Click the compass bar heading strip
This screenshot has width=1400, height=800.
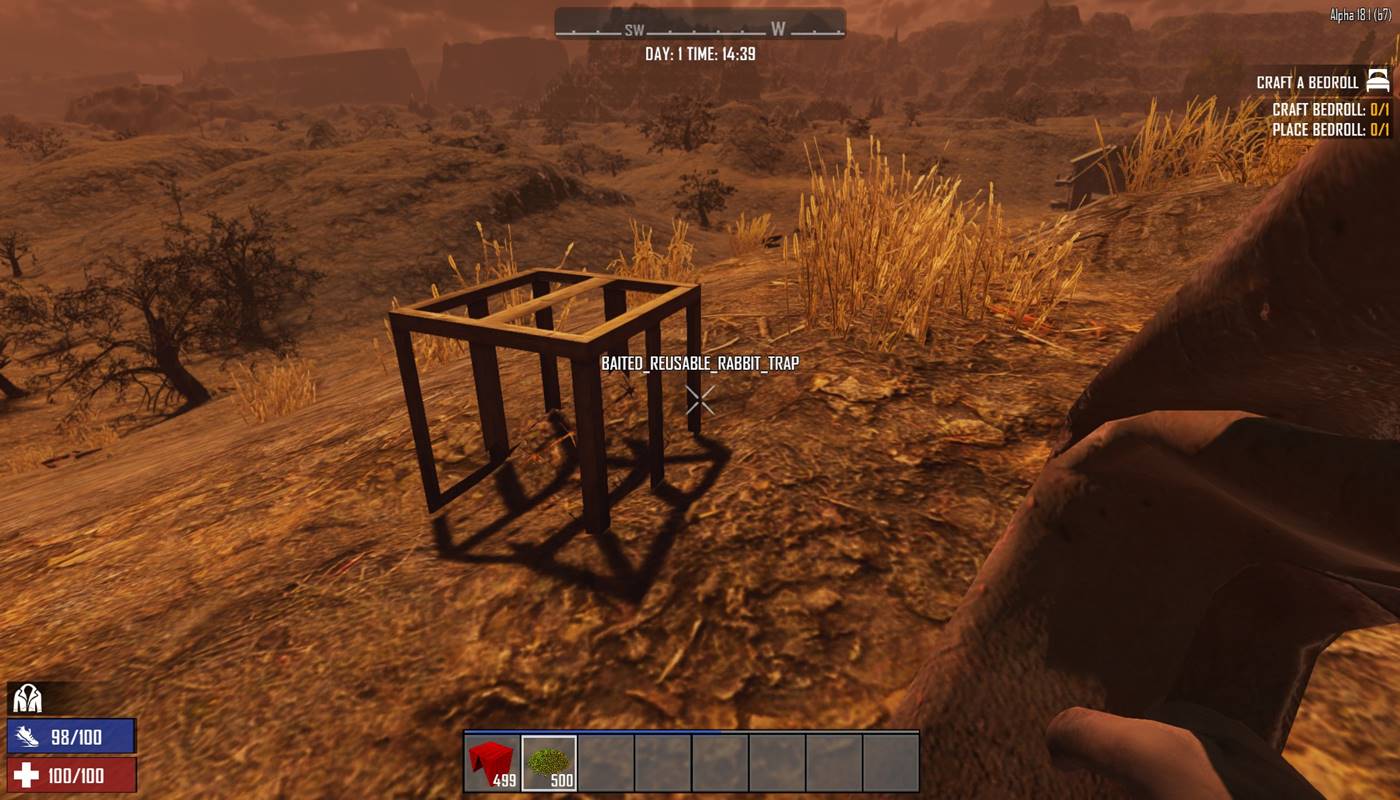click(x=700, y=24)
